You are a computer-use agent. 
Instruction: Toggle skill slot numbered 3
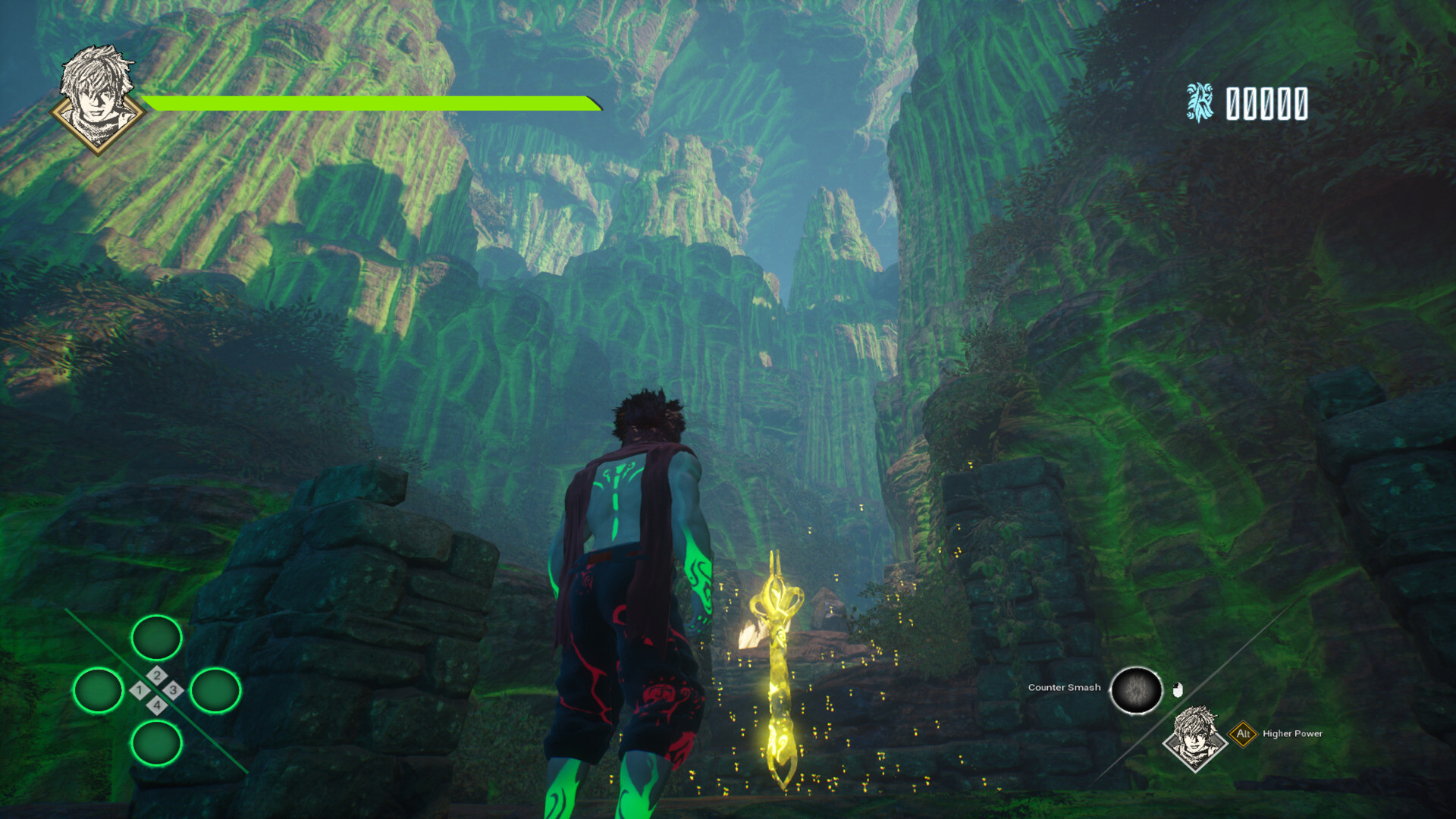pyautogui.click(x=174, y=690)
